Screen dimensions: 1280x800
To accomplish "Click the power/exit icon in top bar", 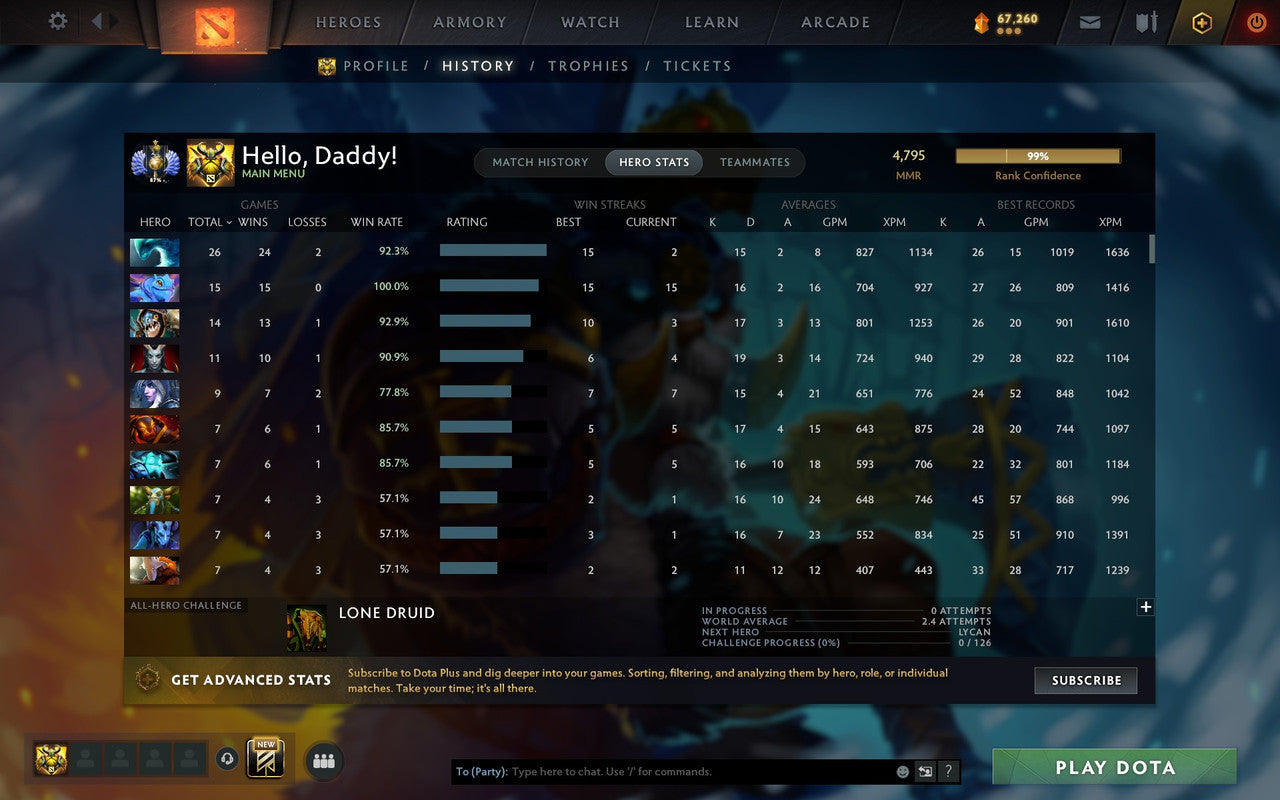I will click(x=1256, y=22).
